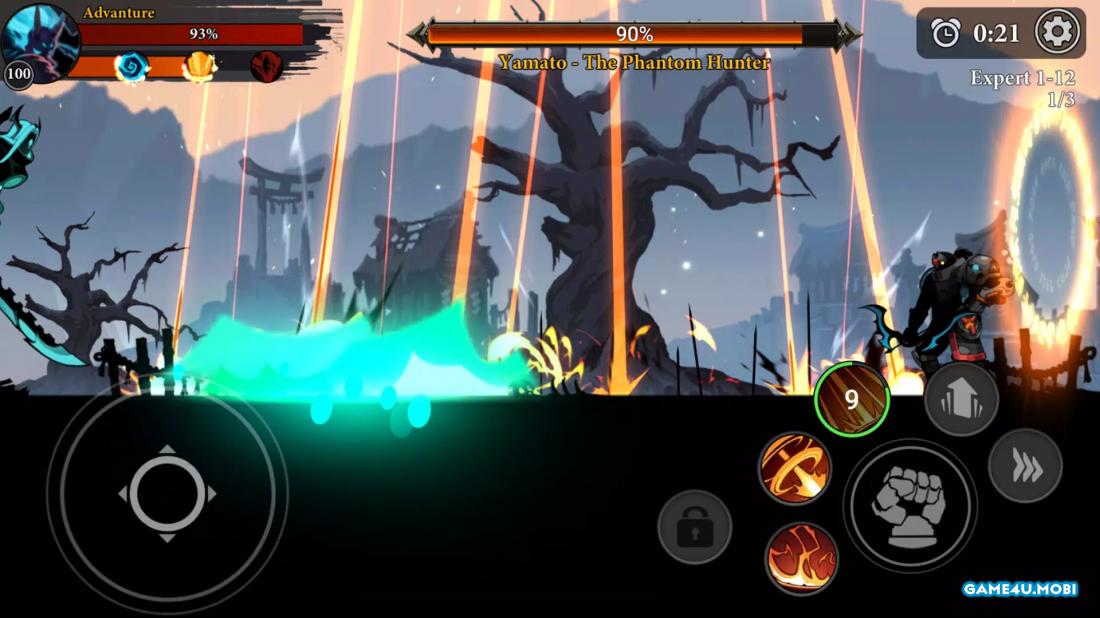Tap the blue swirl buff icon

131,67
